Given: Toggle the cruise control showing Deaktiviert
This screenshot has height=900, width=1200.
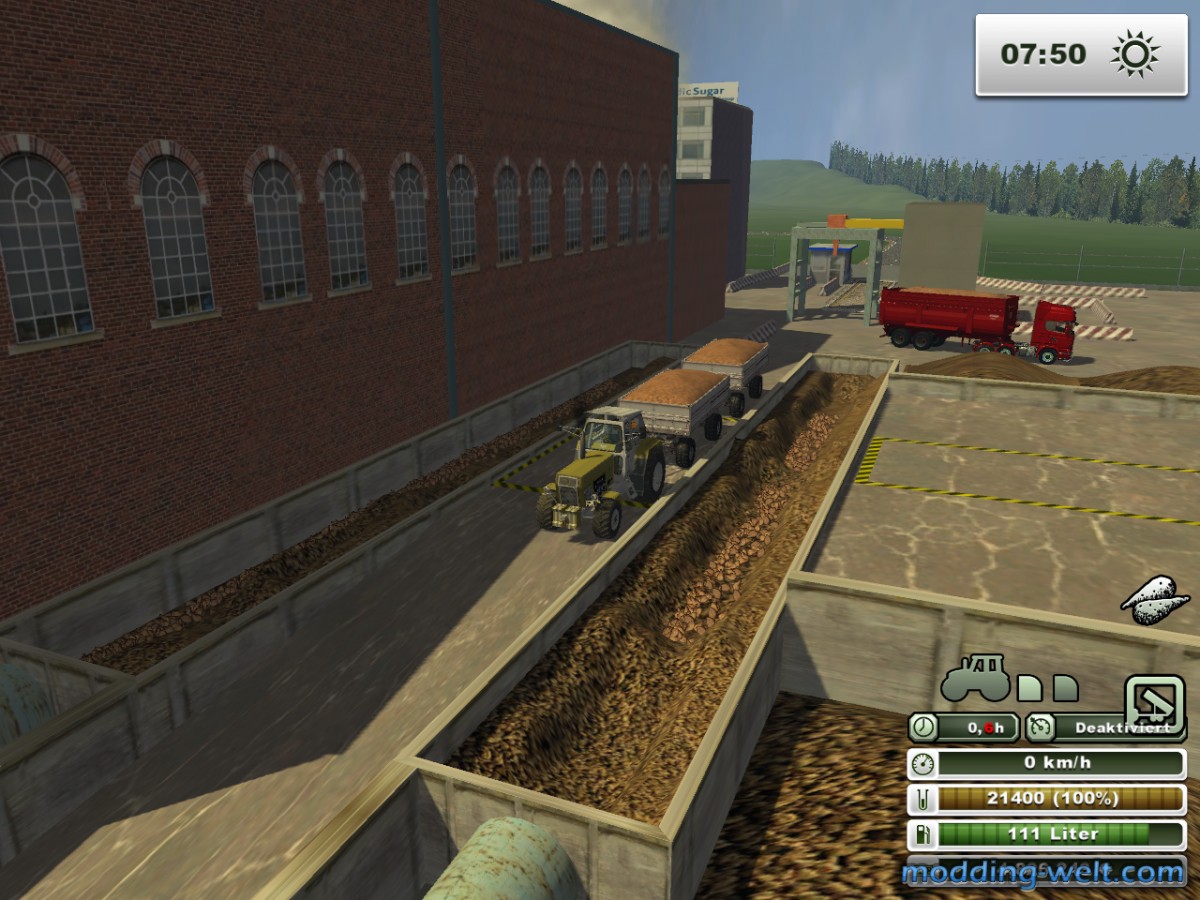Looking at the screenshot, I should 1107,728.
